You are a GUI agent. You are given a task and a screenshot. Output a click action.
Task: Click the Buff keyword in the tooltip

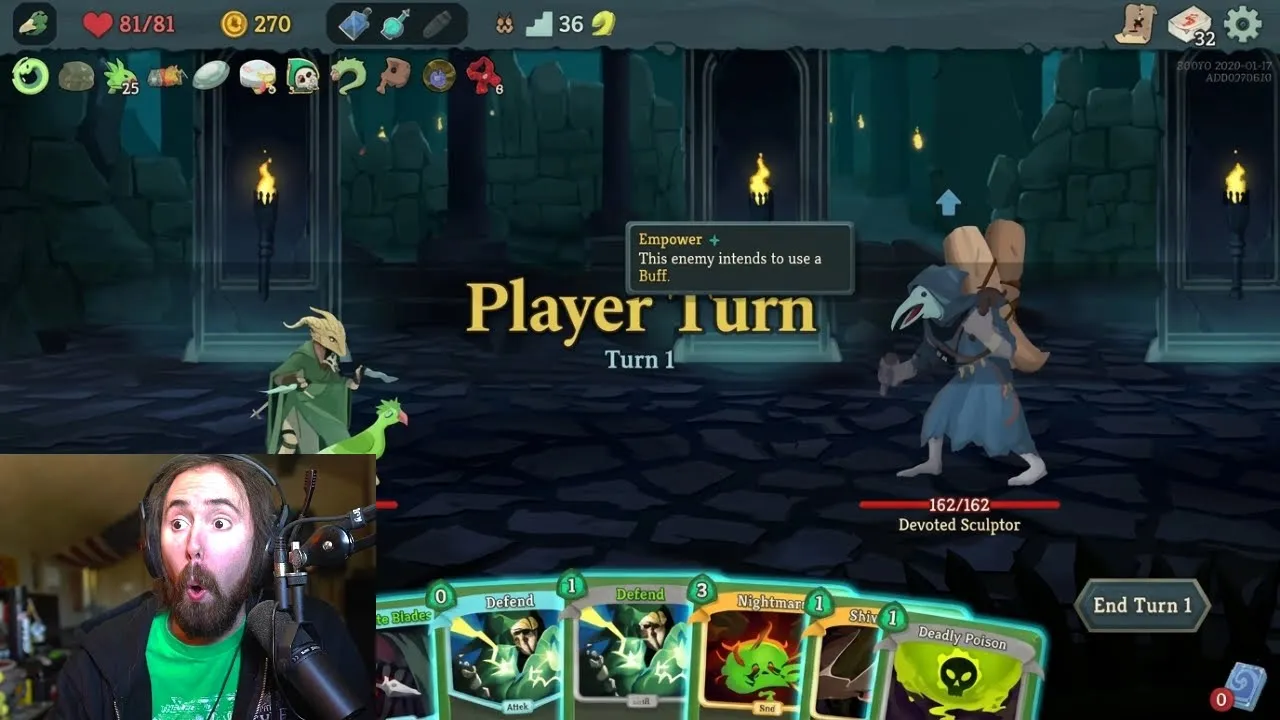click(x=652, y=273)
